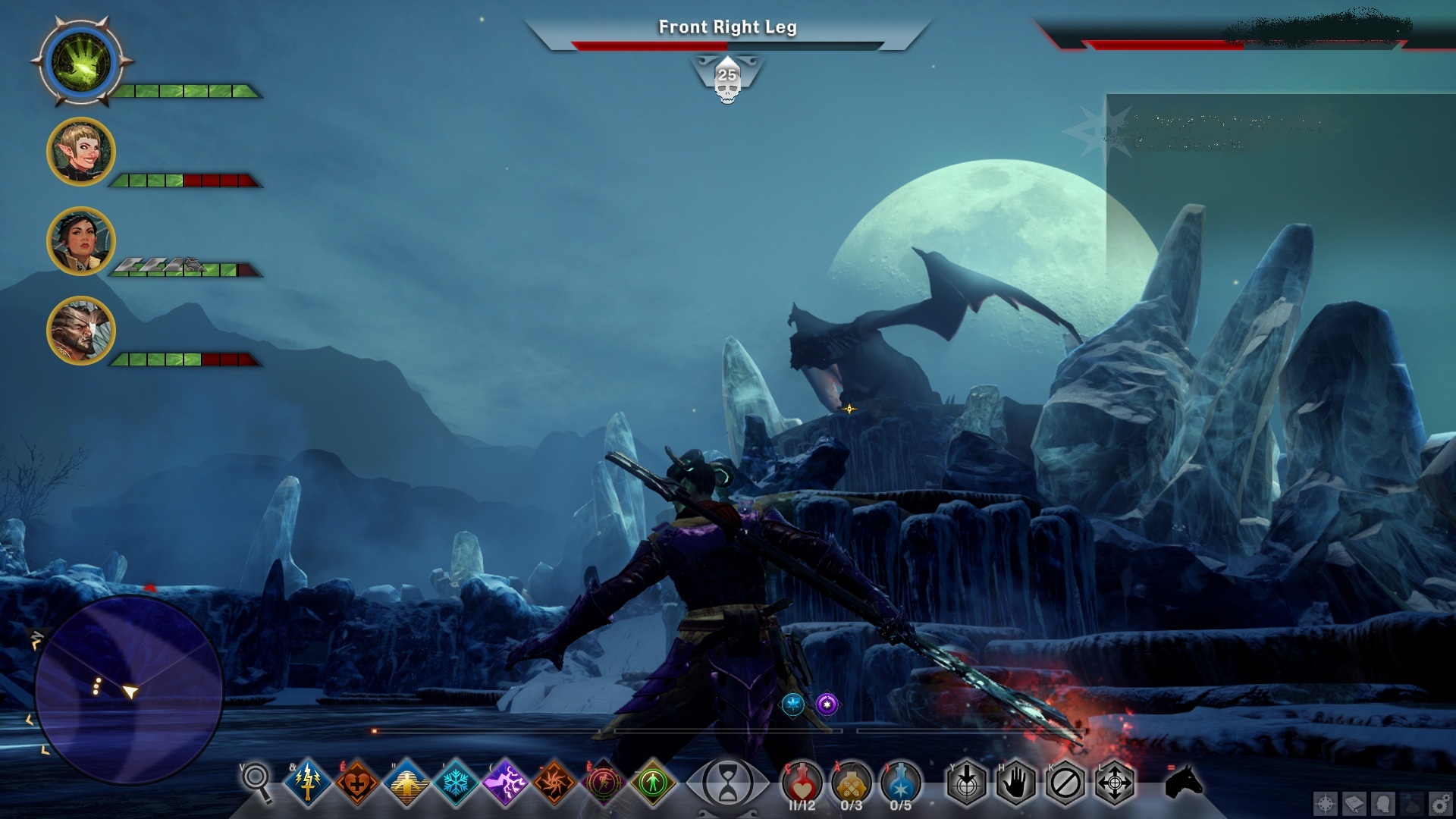Viewport: 1456px width, 819px height.
Task: Cast the lightning sword ability
Action: 308,782
